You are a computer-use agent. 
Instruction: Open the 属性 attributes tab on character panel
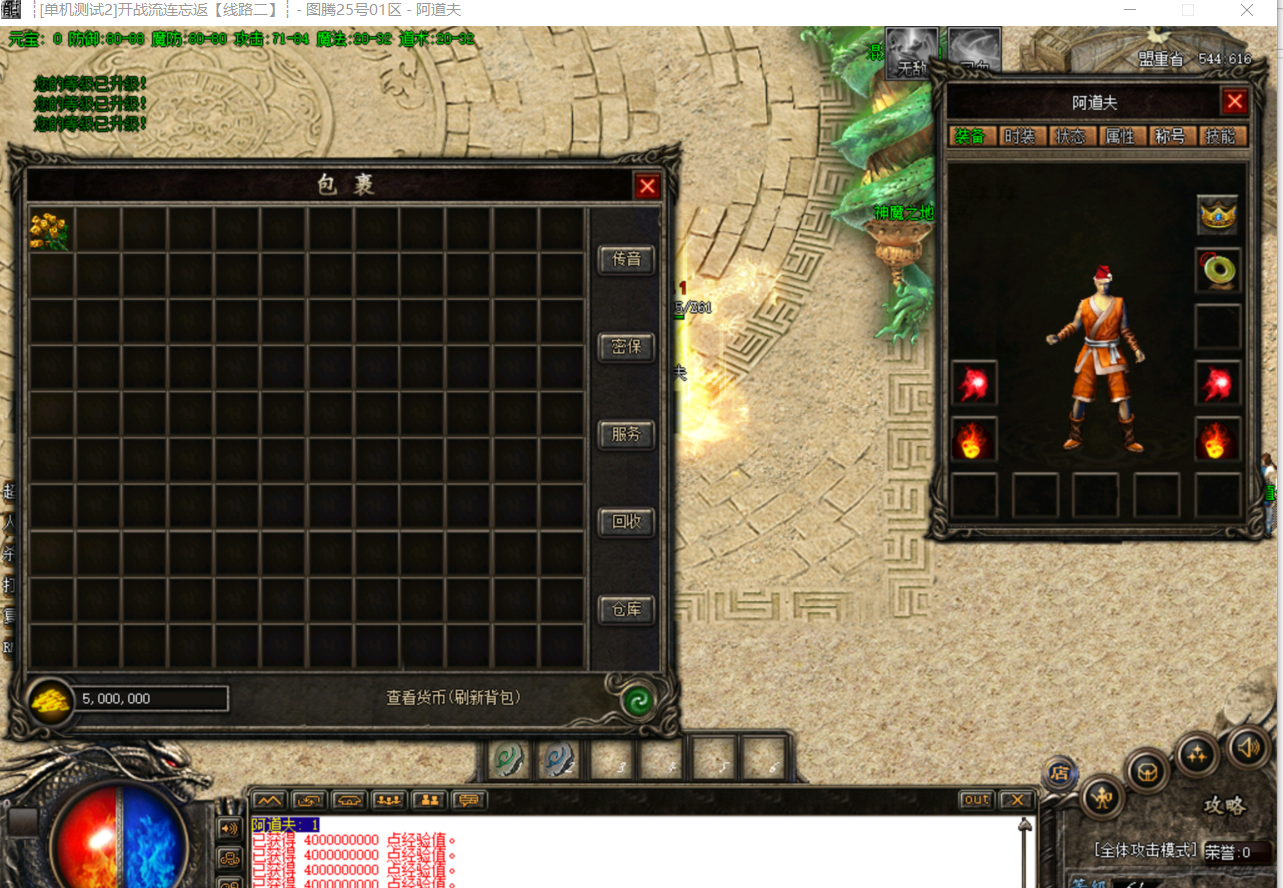click(1122, 137)
